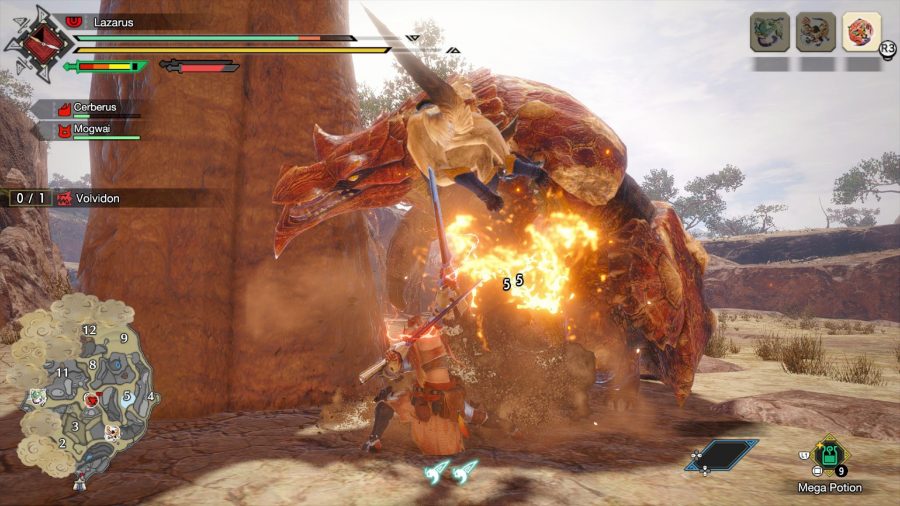This screenshot has width=900, height=506.
Task: Select buddy Cerberus in the party list
Action: click(x=93, y=108)
